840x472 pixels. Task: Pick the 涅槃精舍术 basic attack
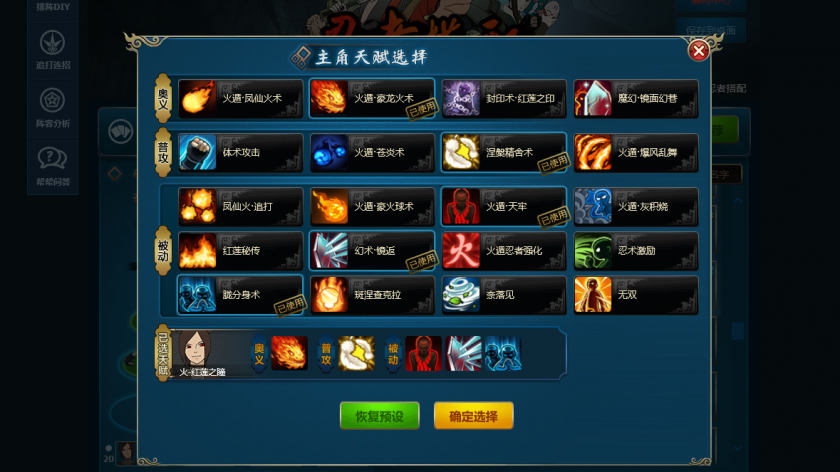(x=504, y=153)
